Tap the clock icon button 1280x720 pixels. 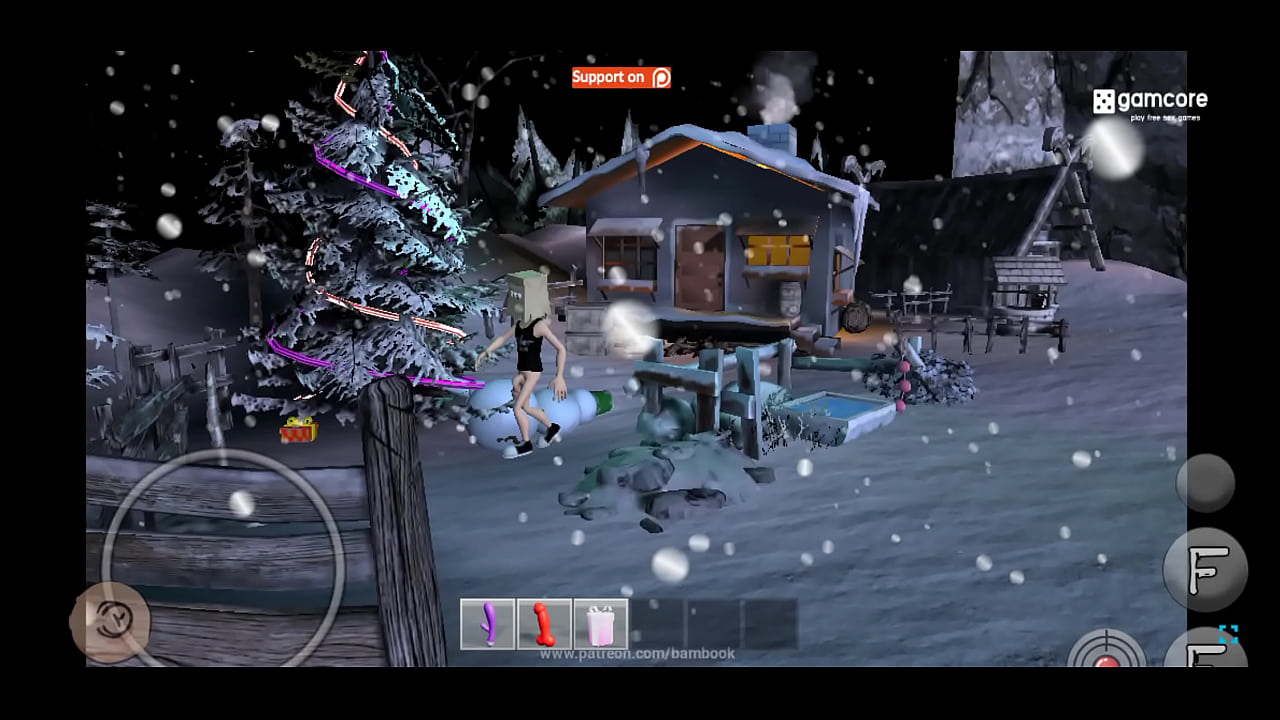pos(110,622)
